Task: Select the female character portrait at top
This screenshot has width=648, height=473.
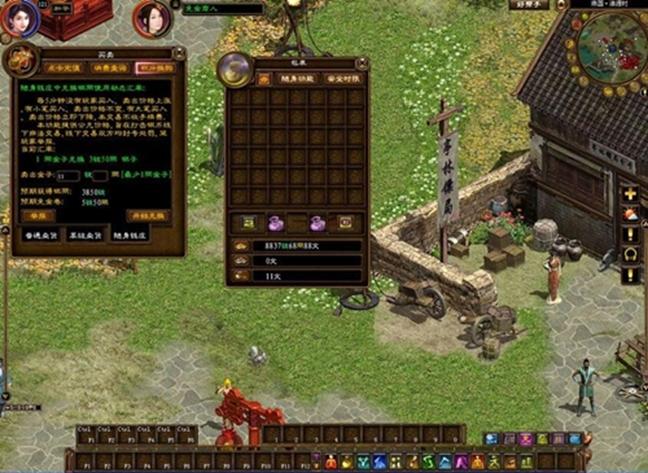Action: coord(153,18)
